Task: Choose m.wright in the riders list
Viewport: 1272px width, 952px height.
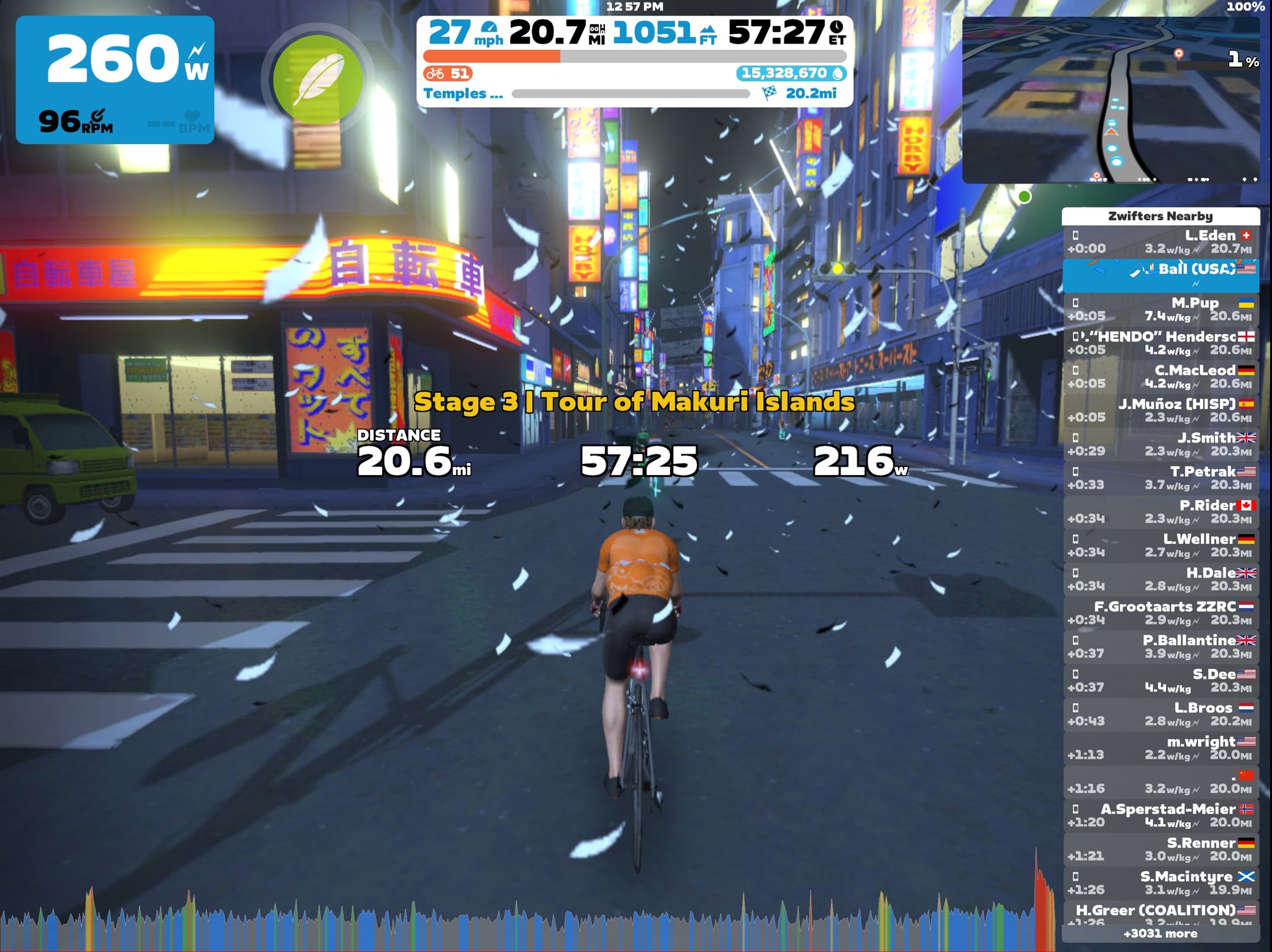Action: click(1160, 748)
